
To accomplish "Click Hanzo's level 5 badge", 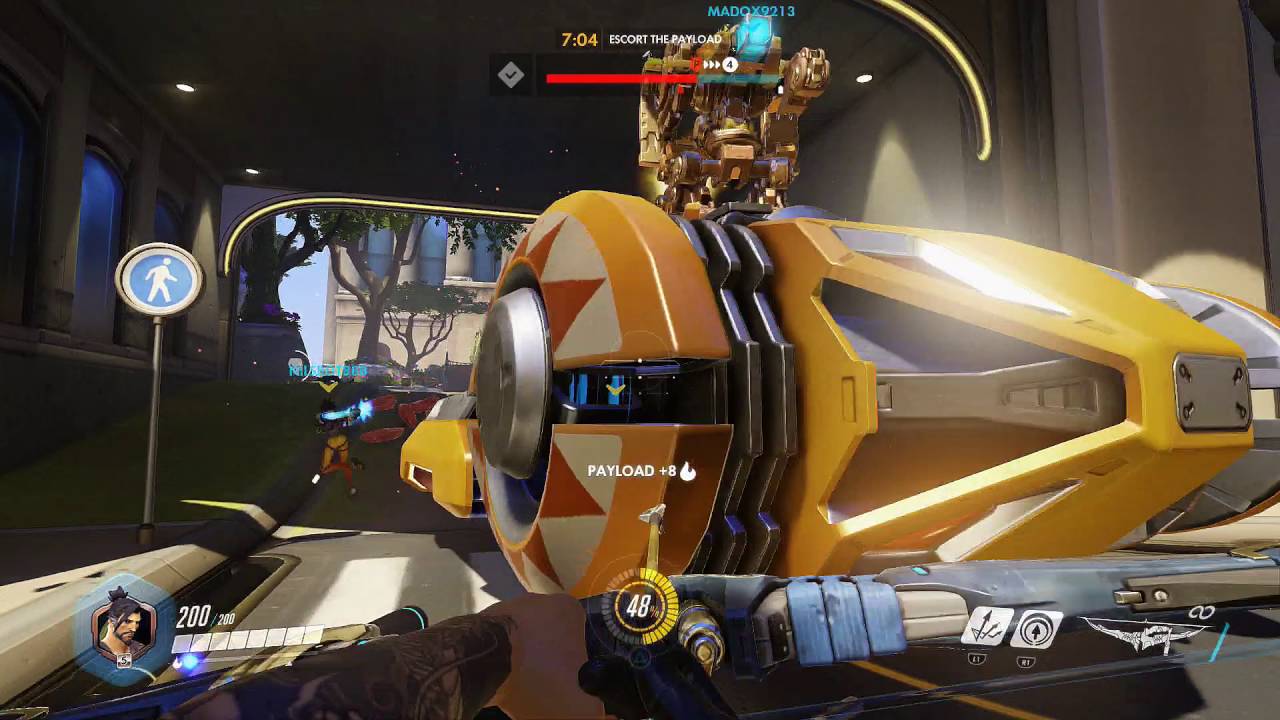I will (x=123, y=661).
